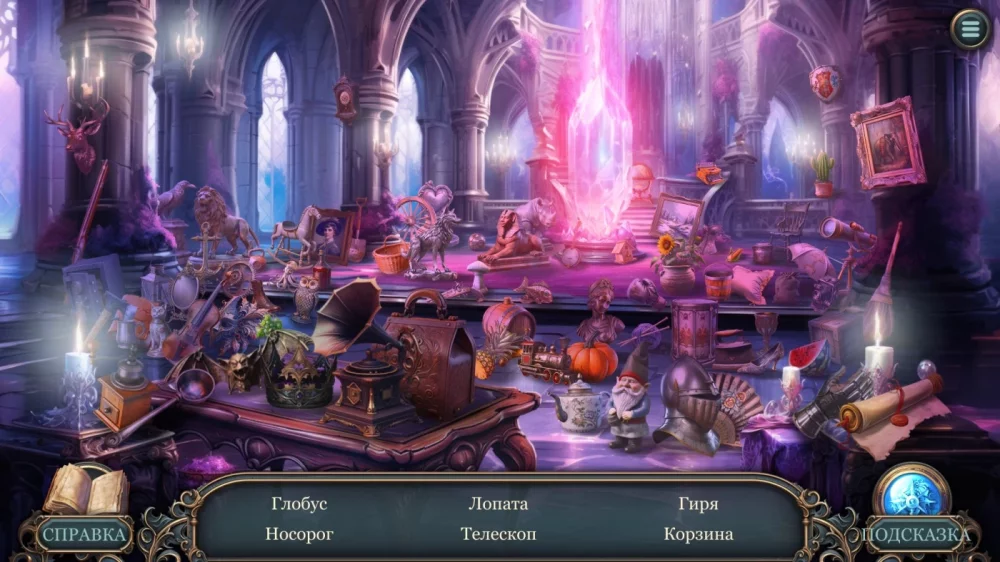This screenshot has width=1000, height=562.
Task: Select Лопата in the item list
Action: [498, 504]
